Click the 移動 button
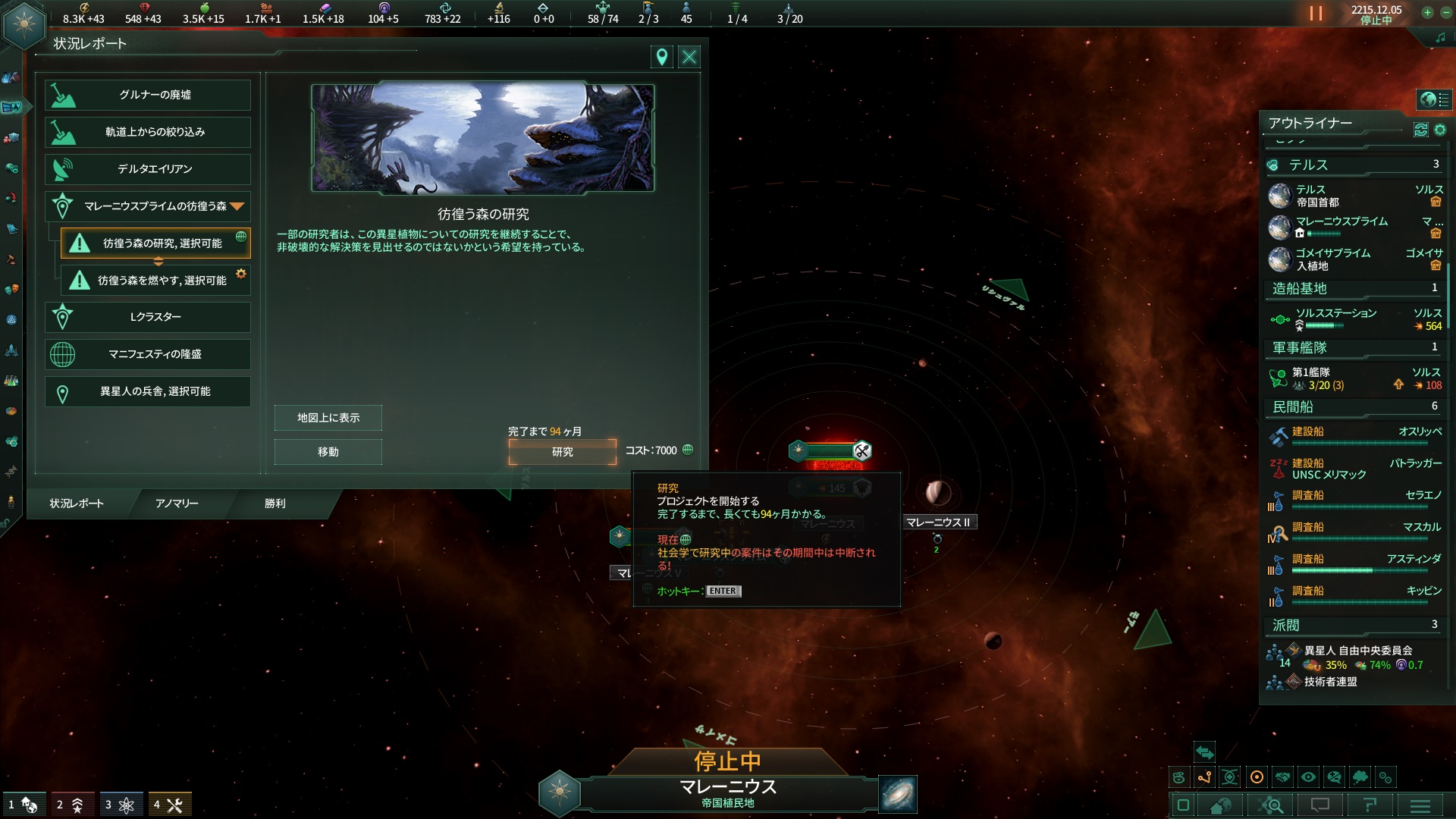This screenshot has height=819, width=1456. pos(328,452)
